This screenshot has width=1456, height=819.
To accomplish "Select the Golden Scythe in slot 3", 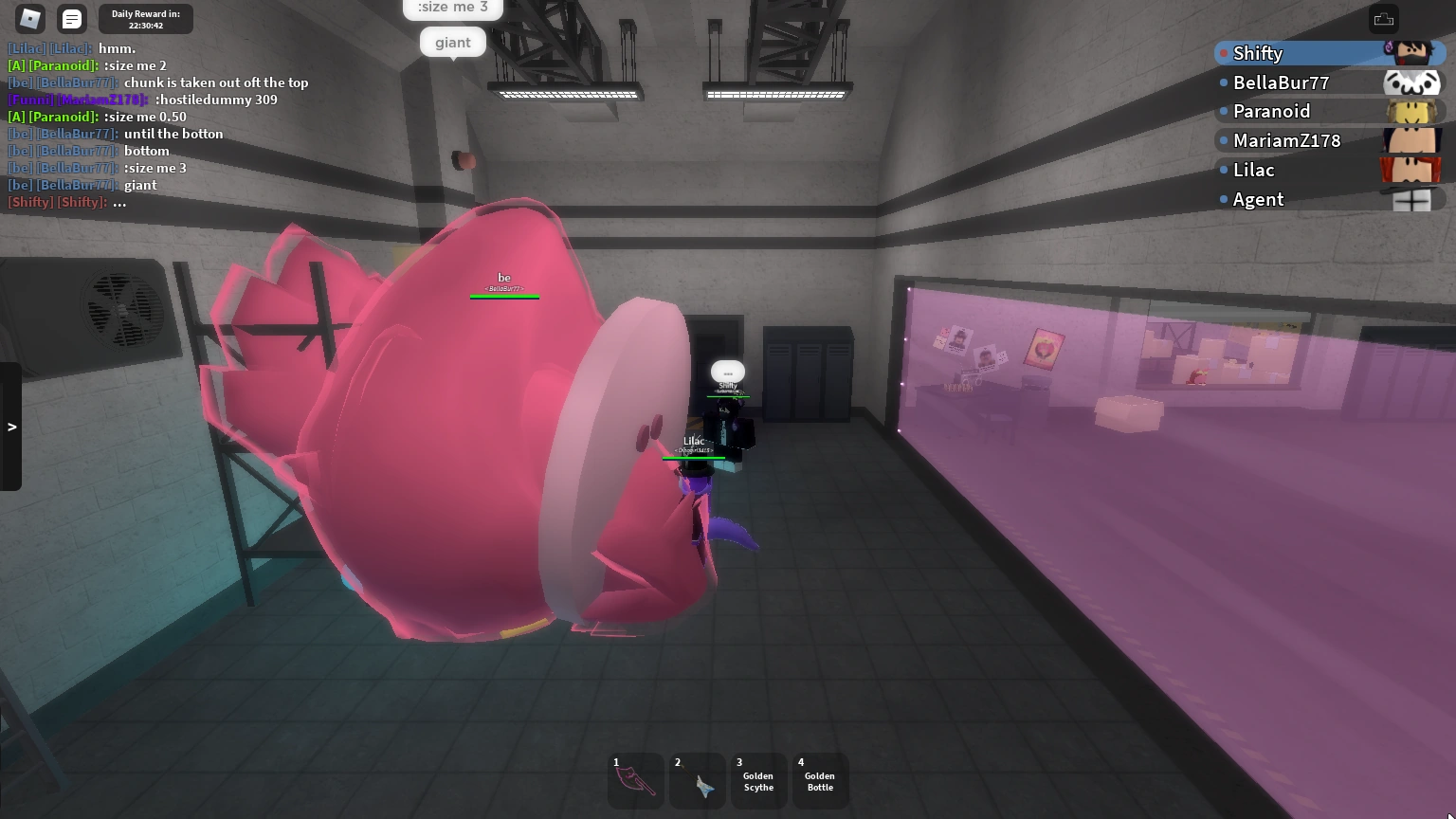I will (758, 780).
